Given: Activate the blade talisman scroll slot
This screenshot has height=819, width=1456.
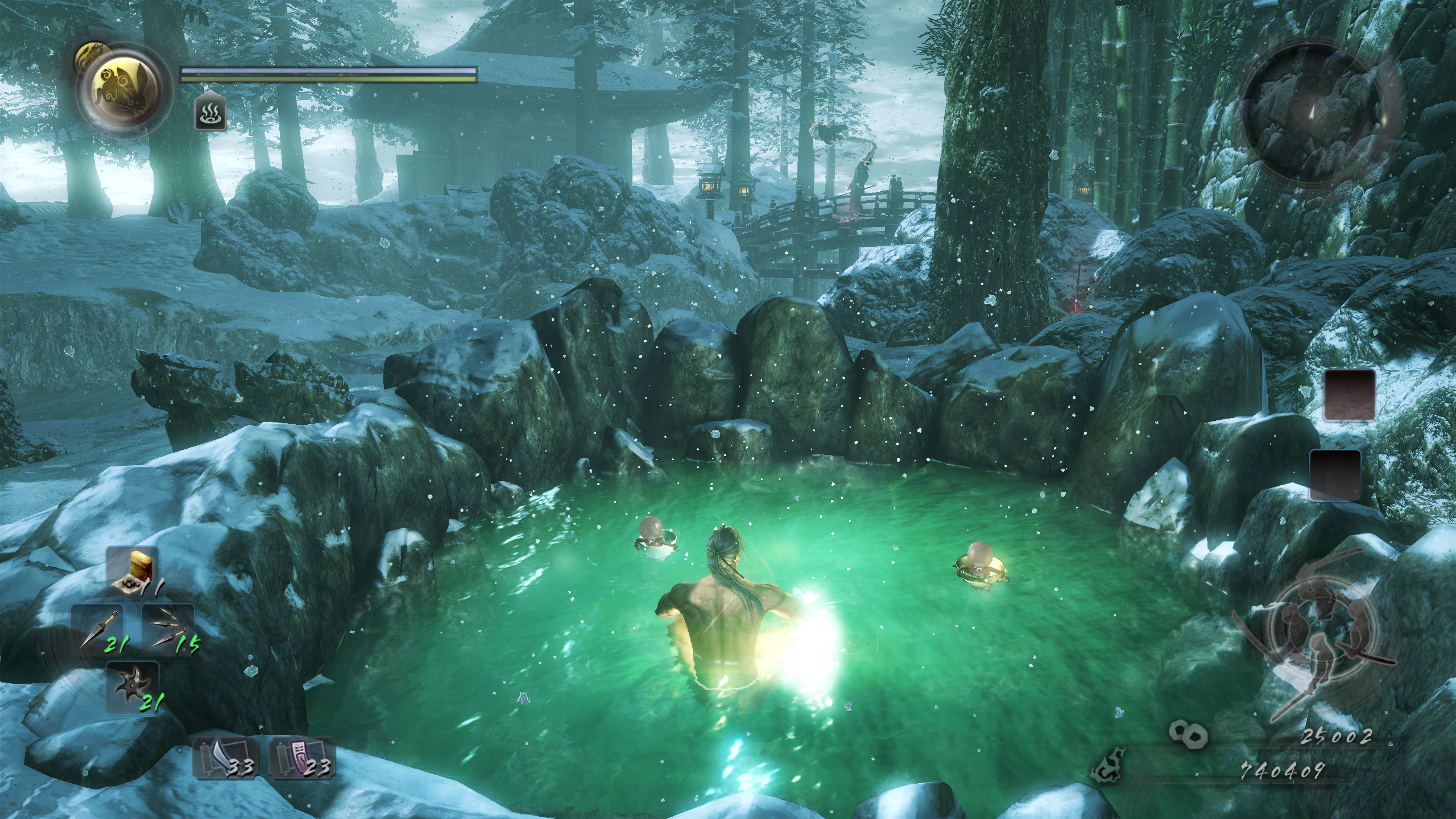Looking at the screenshot, I should coord(225,758).
